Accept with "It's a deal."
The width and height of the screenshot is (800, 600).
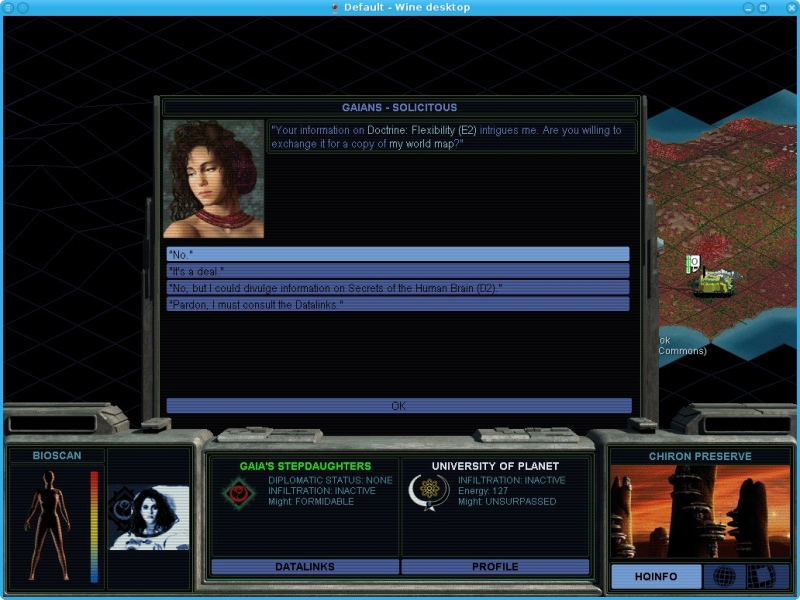(397, 271)
